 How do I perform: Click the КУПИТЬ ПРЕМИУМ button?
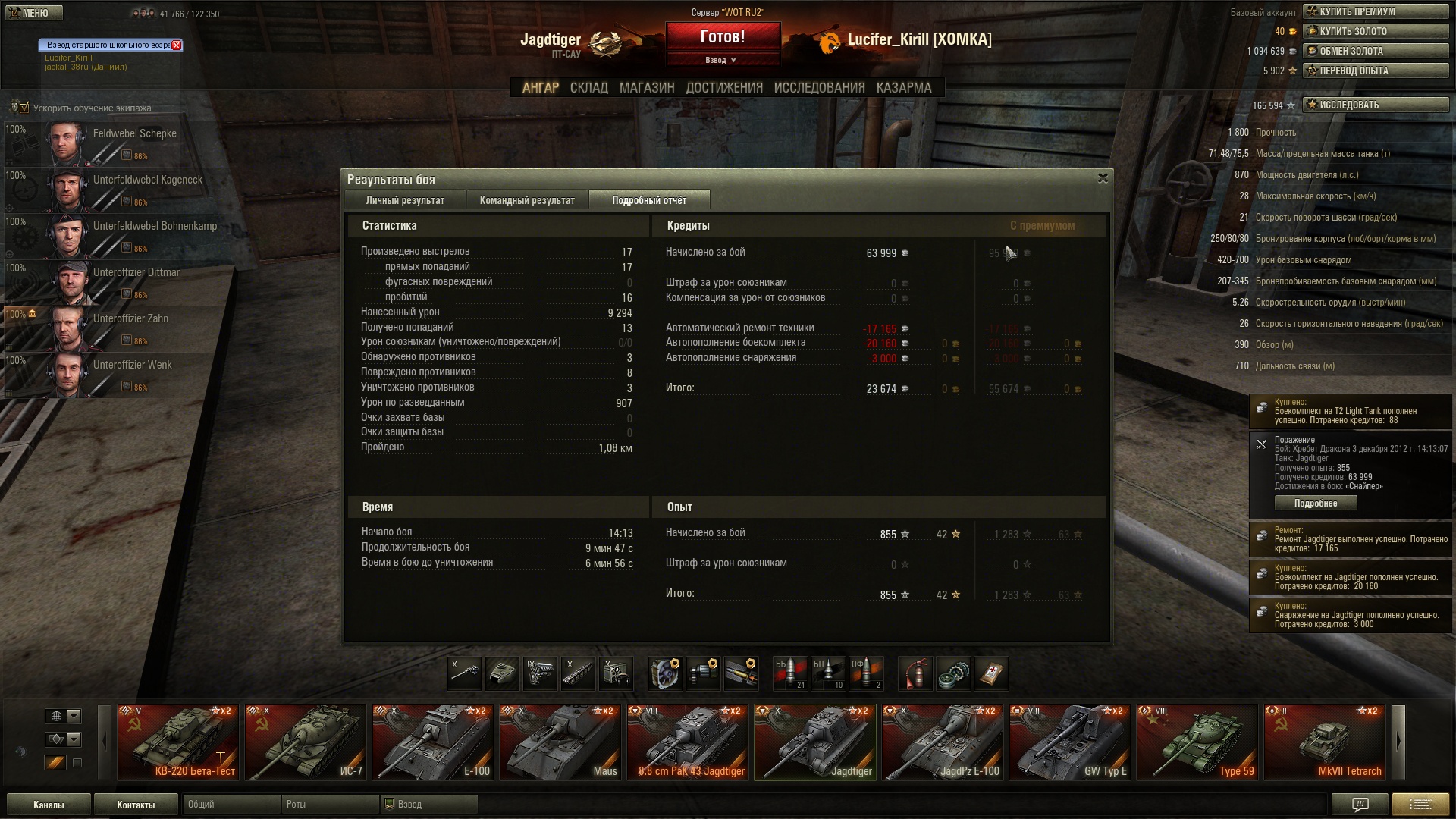(1375, 11)
